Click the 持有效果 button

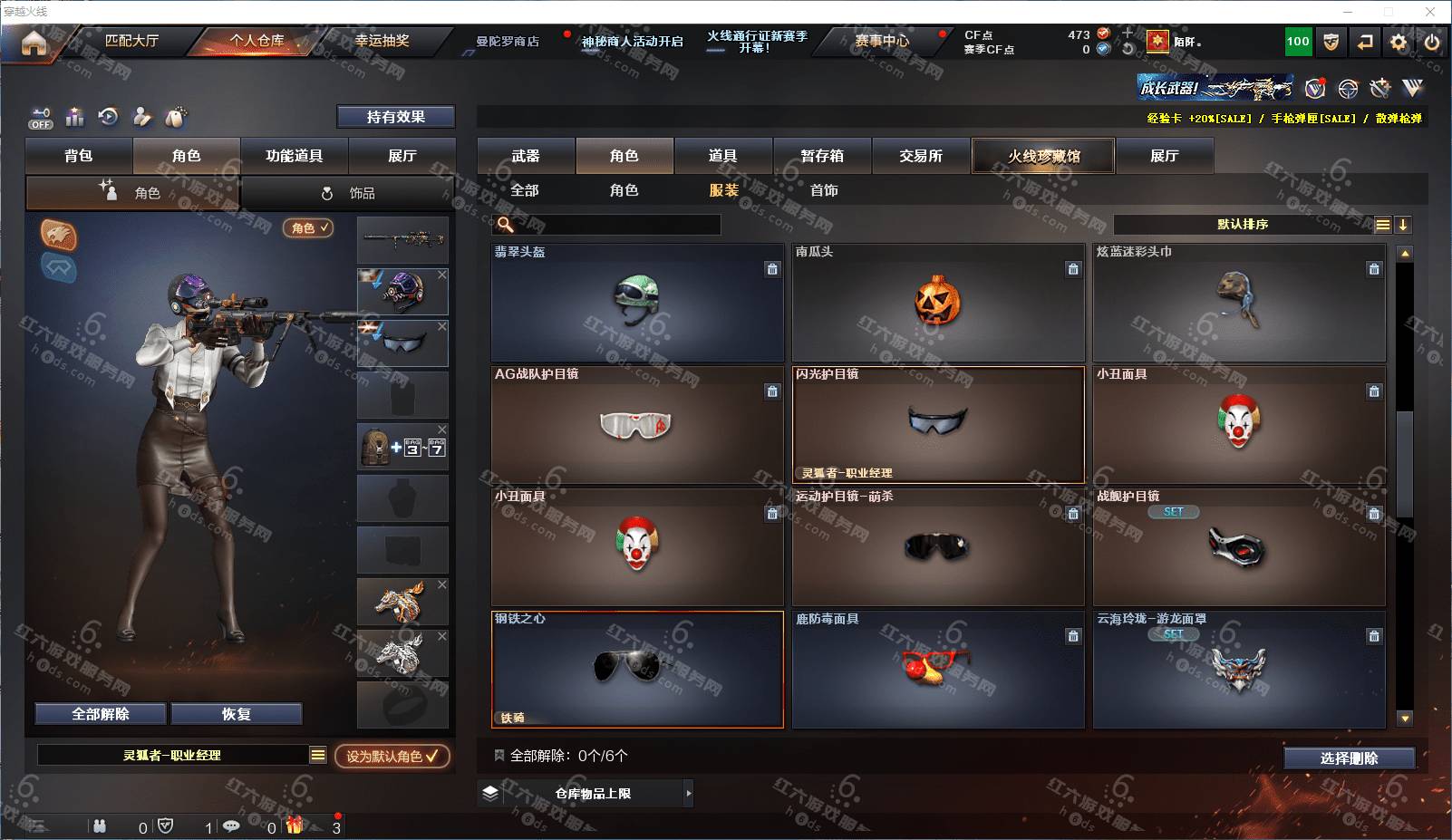pyautogui.click(x=395, y=117)
